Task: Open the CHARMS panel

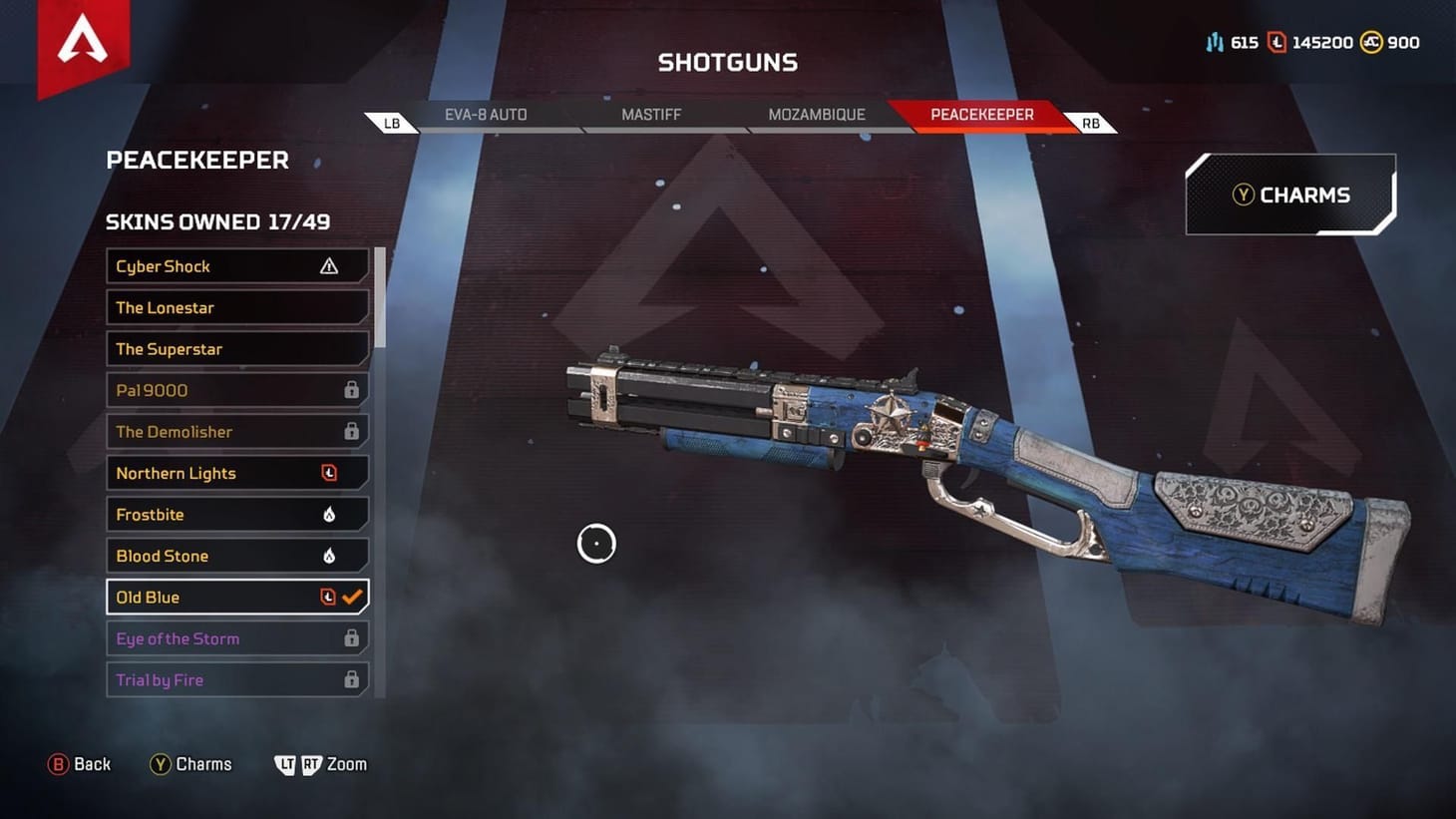Action: (1290, 195)
